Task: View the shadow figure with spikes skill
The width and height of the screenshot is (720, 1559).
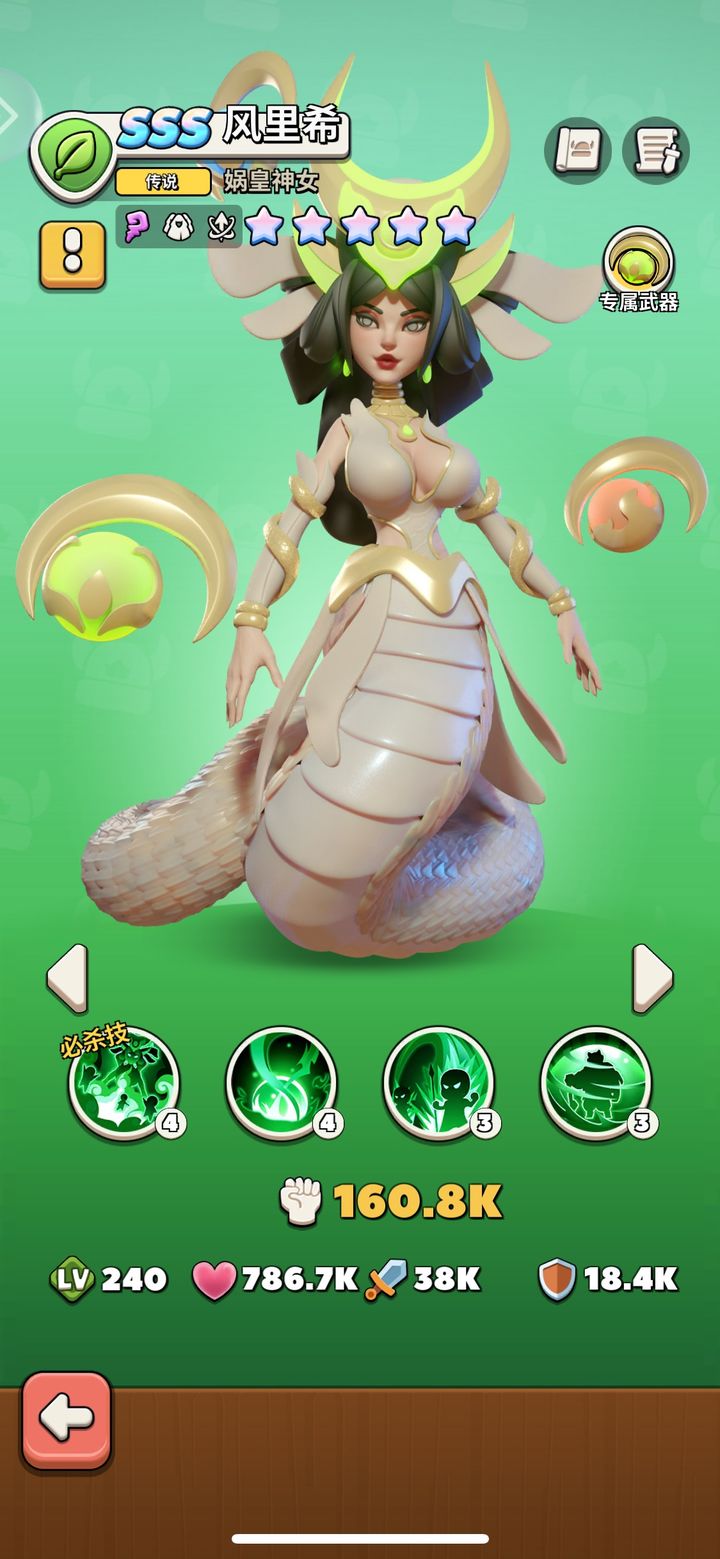Action: click(x=438, y=1083)
